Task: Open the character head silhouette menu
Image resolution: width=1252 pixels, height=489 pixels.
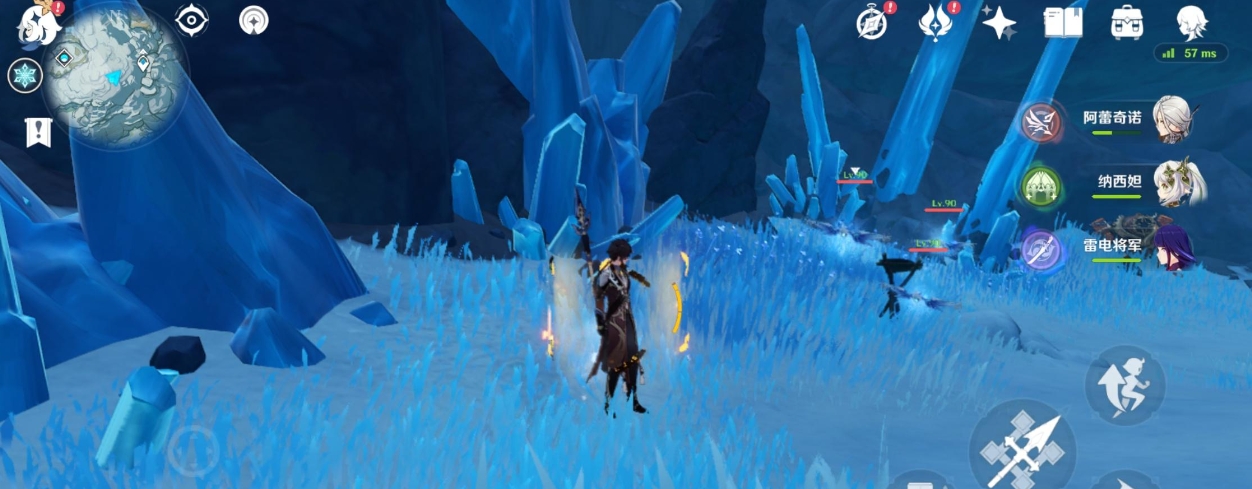Action: (x=1191, y=22)
